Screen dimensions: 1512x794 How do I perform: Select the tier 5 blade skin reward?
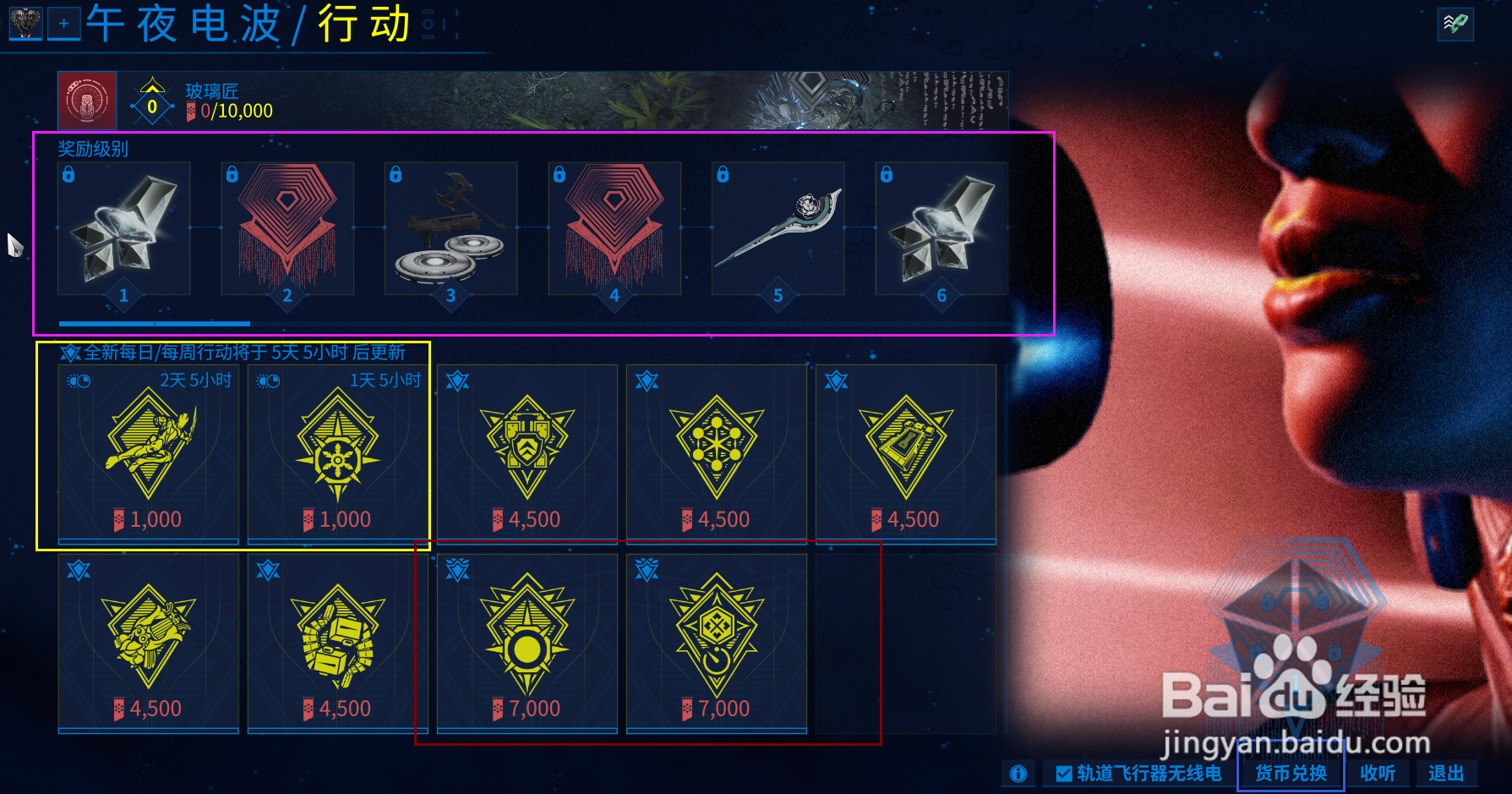click(x=778, y=228)
